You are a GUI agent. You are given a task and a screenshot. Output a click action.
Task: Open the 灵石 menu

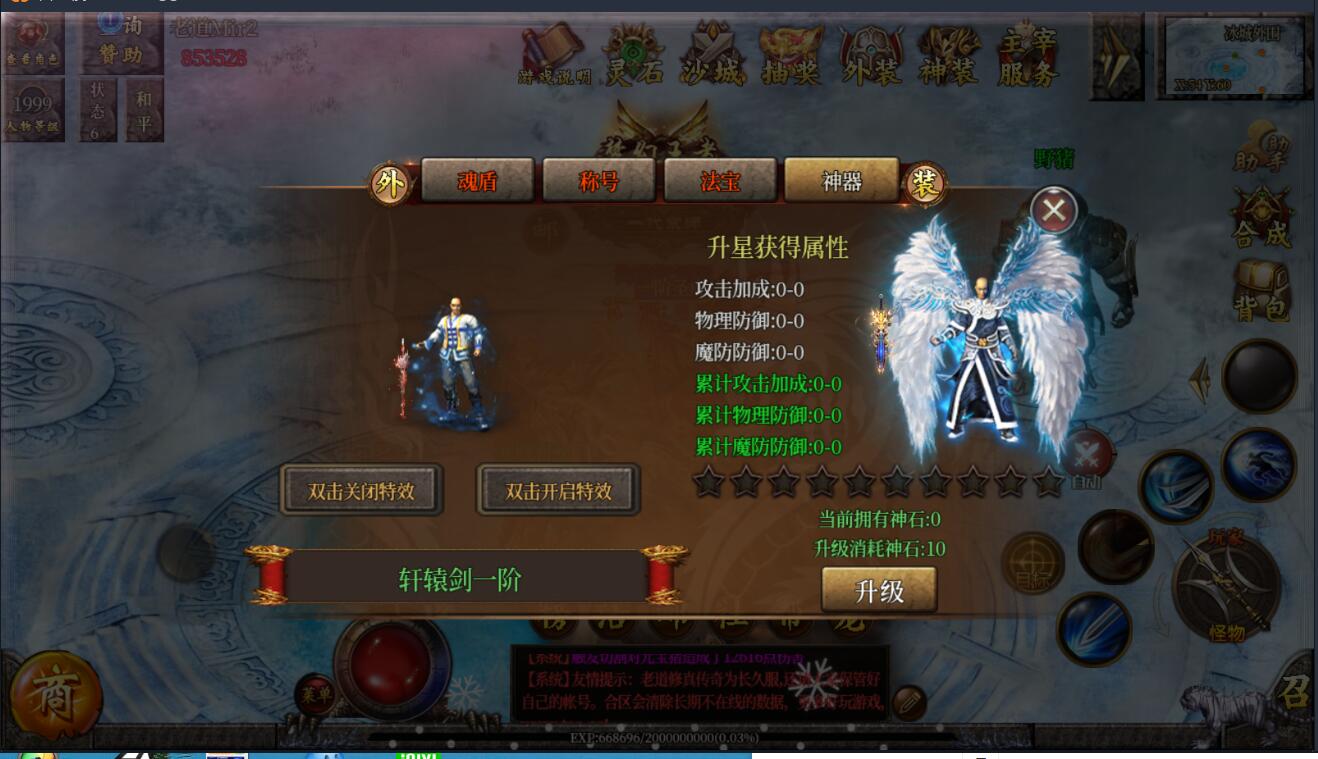tap(633, 57)
